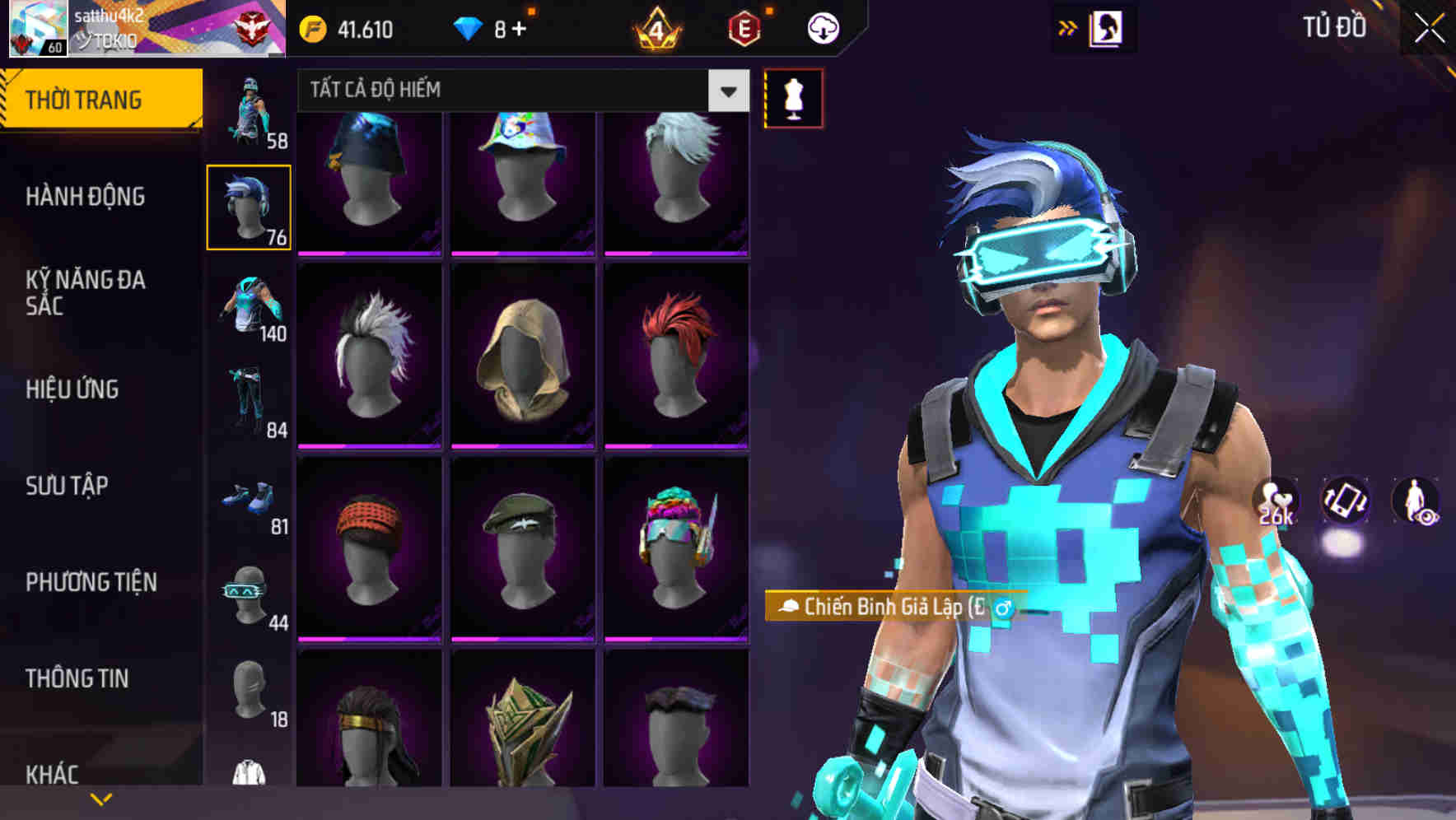Screen dimensions: 1456x820
Task: Expand the yellow chevron below KHÁC
Action: click(101, 799)
